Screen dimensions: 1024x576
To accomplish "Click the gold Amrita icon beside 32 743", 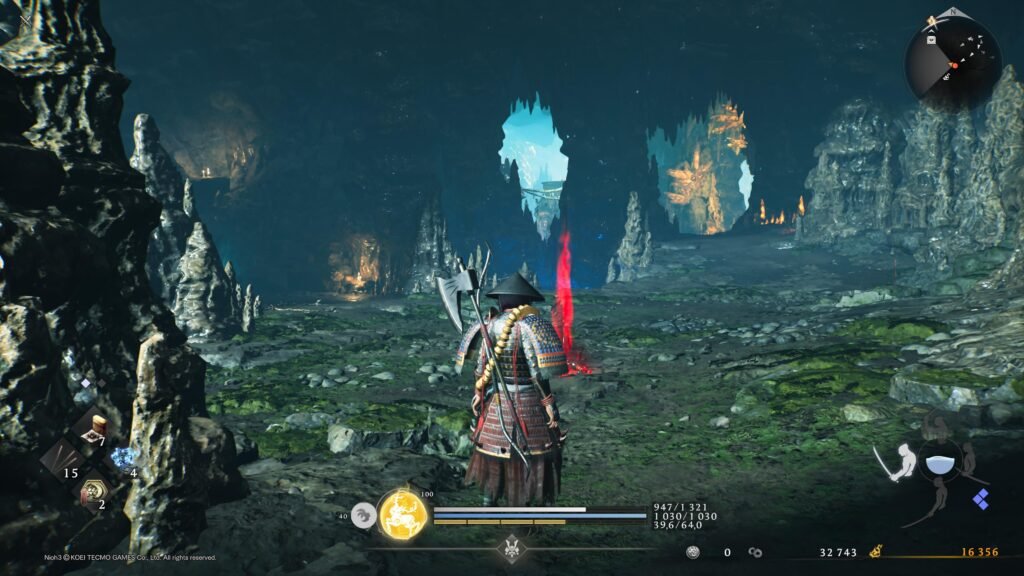I will 874,551.
